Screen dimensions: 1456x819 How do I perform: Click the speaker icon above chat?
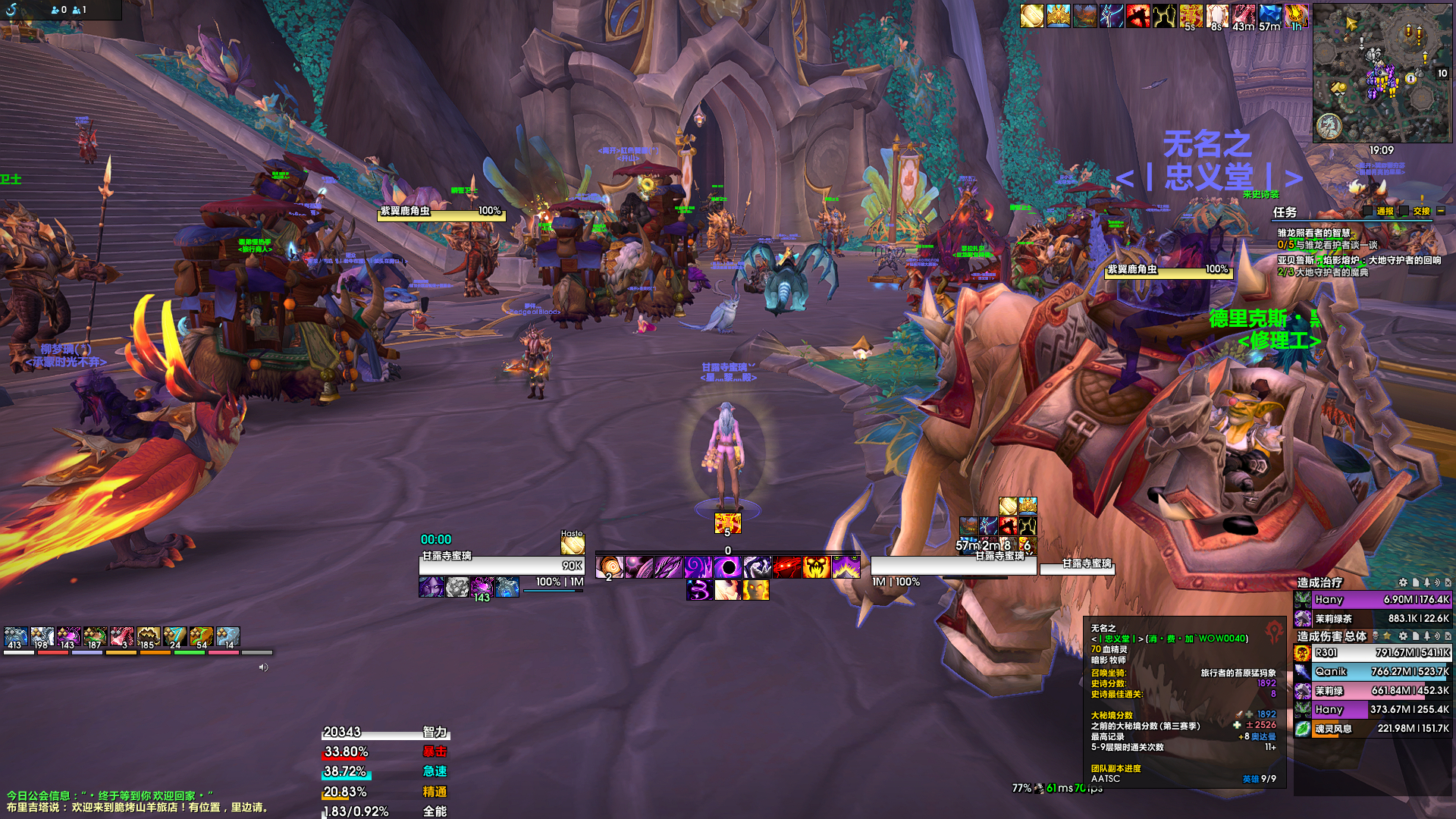pyautogui.click(x=263, y=667)
